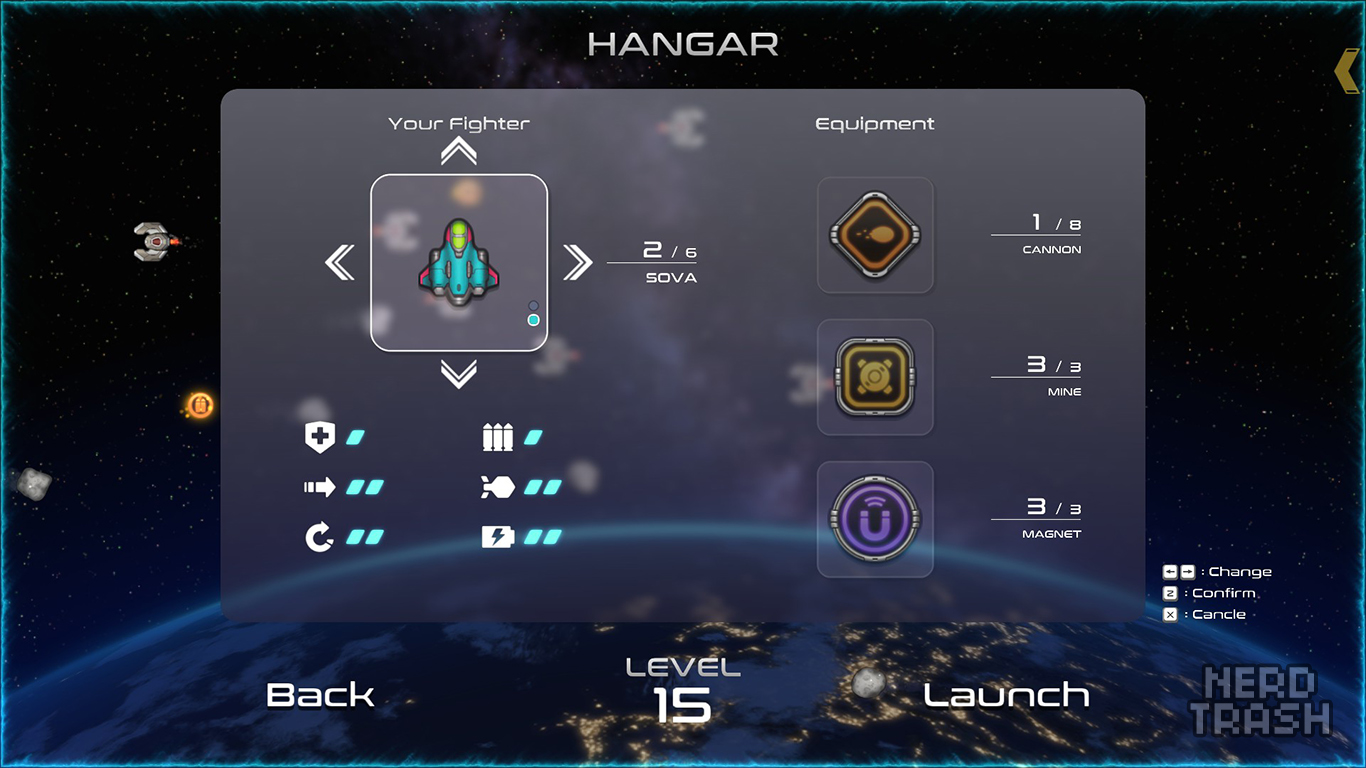Select the previous fighter with left arrow

pos(340,263)
